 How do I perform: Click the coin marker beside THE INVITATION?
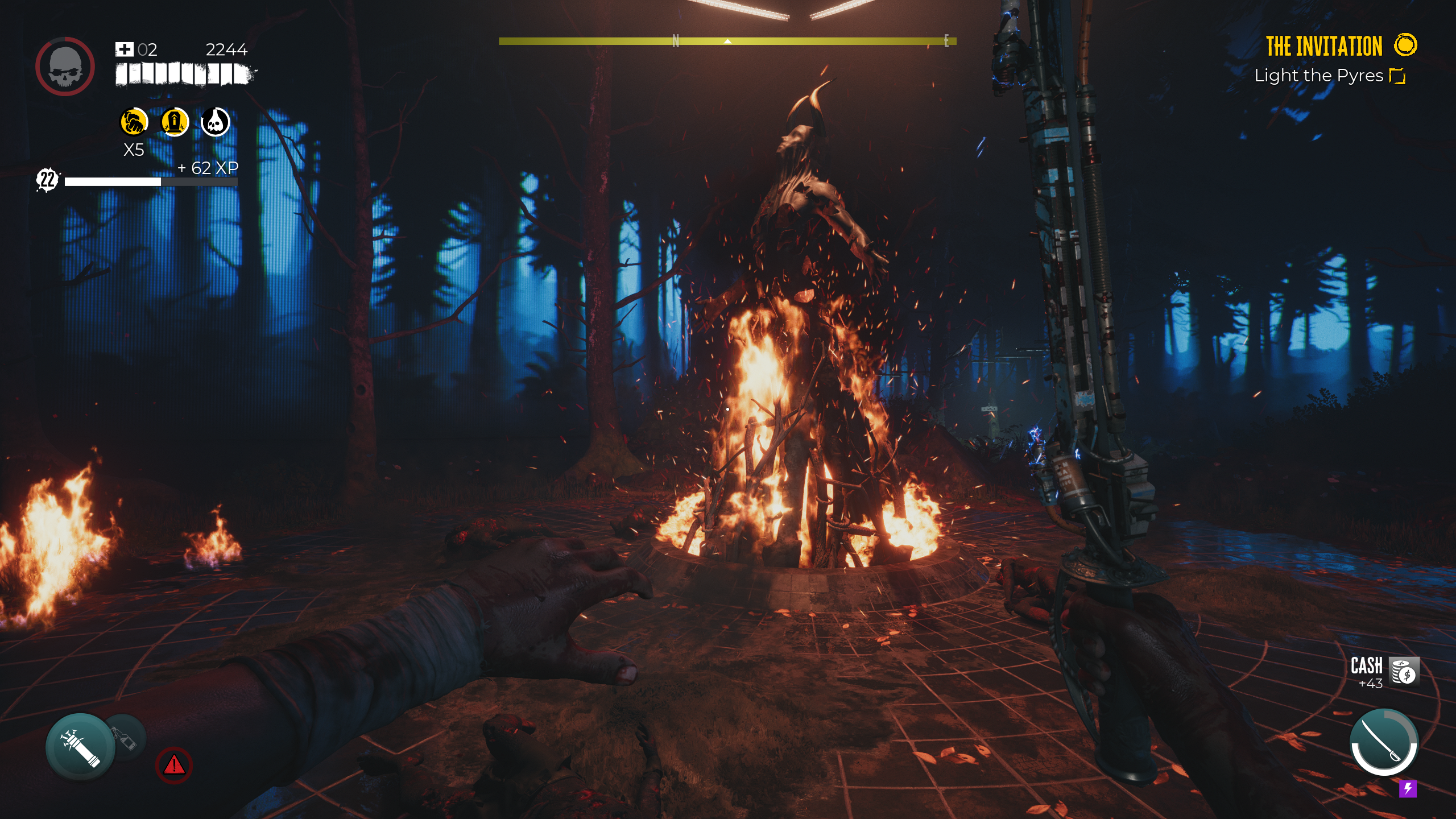(x=1408, y=45)
